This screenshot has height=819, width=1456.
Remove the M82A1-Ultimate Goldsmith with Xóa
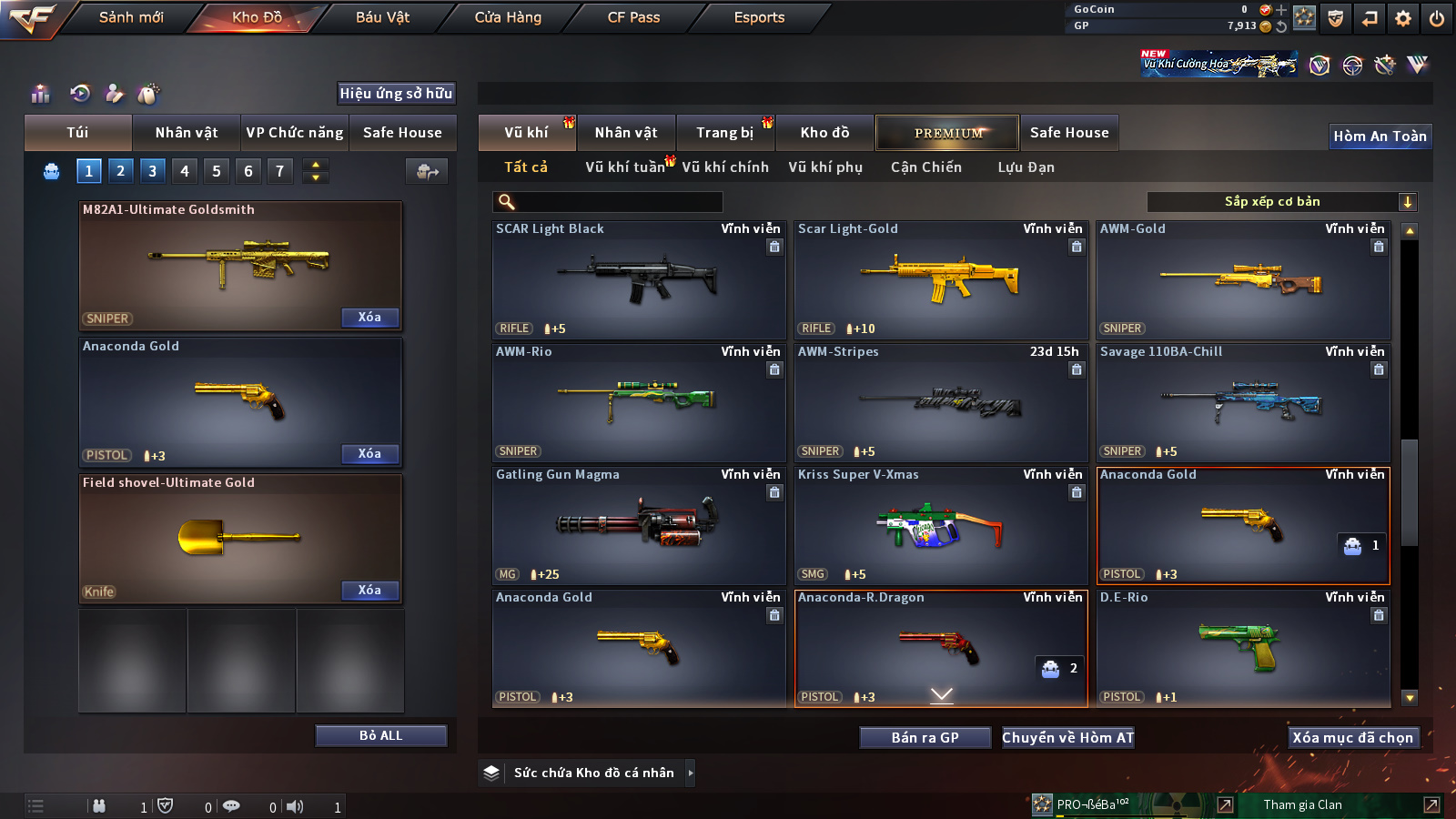point(369,317)
